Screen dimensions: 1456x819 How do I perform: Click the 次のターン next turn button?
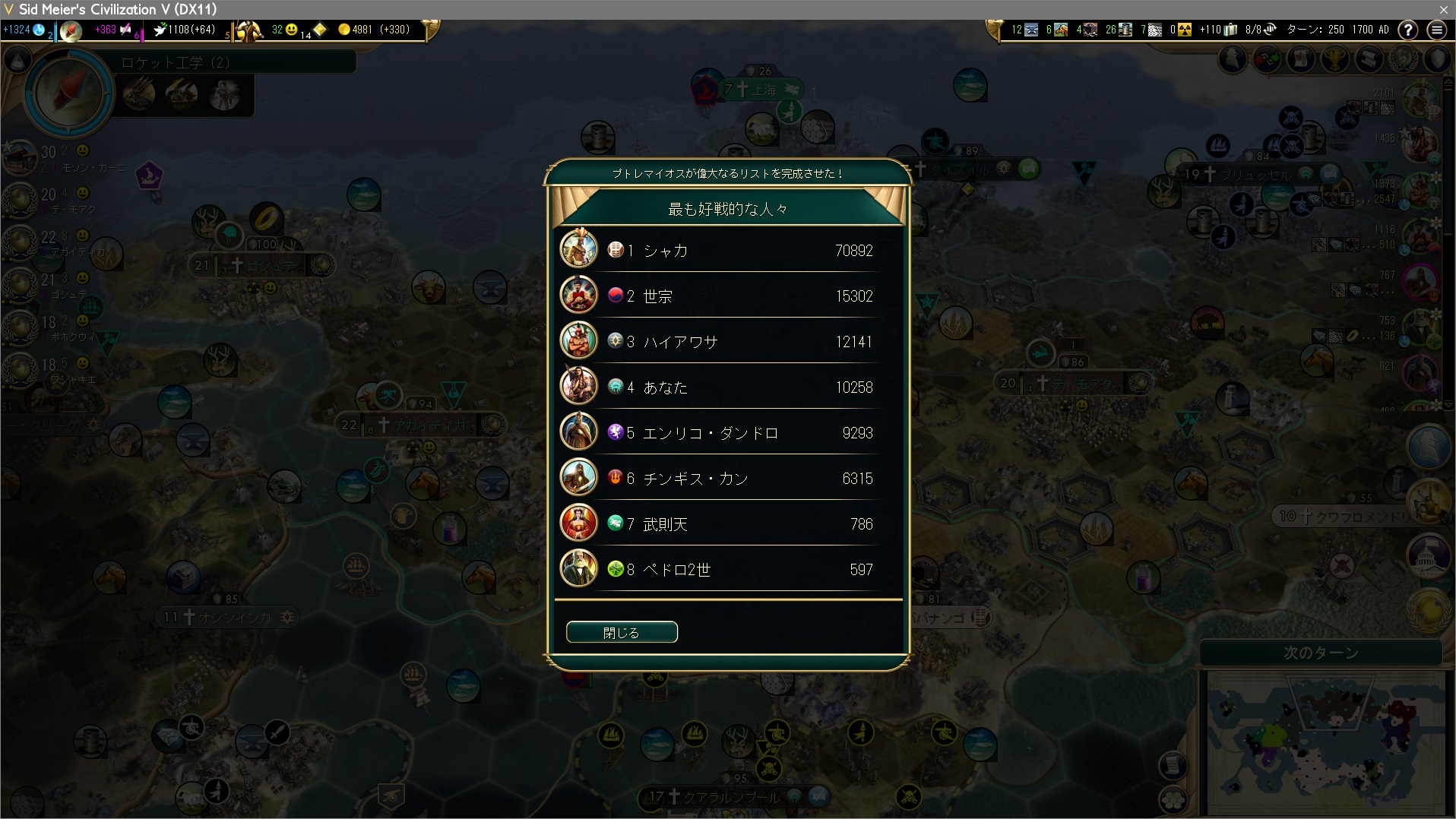1321,653
